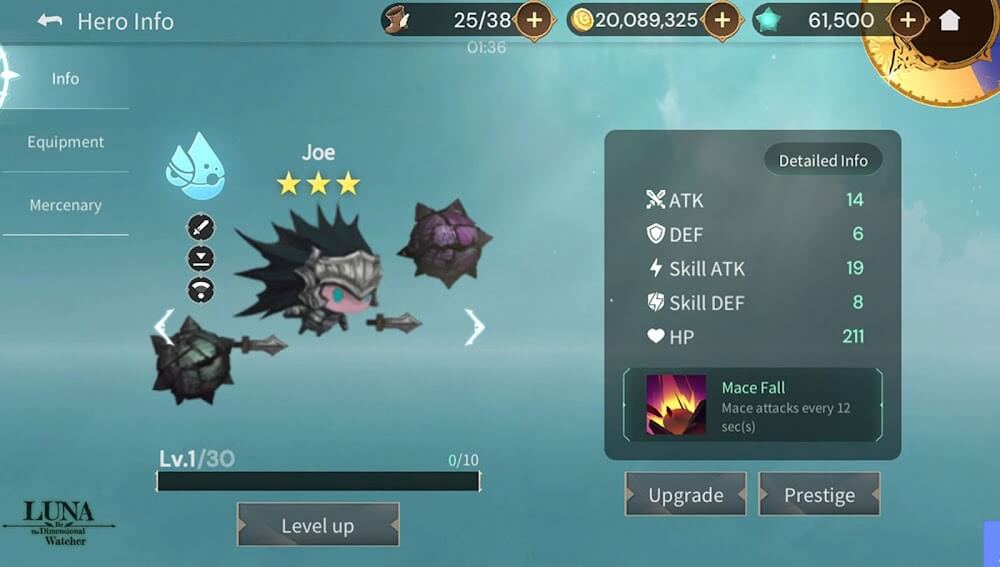The image size is (1000, 567).
Task: Switch to the Info tab
Action: point(65,78)
